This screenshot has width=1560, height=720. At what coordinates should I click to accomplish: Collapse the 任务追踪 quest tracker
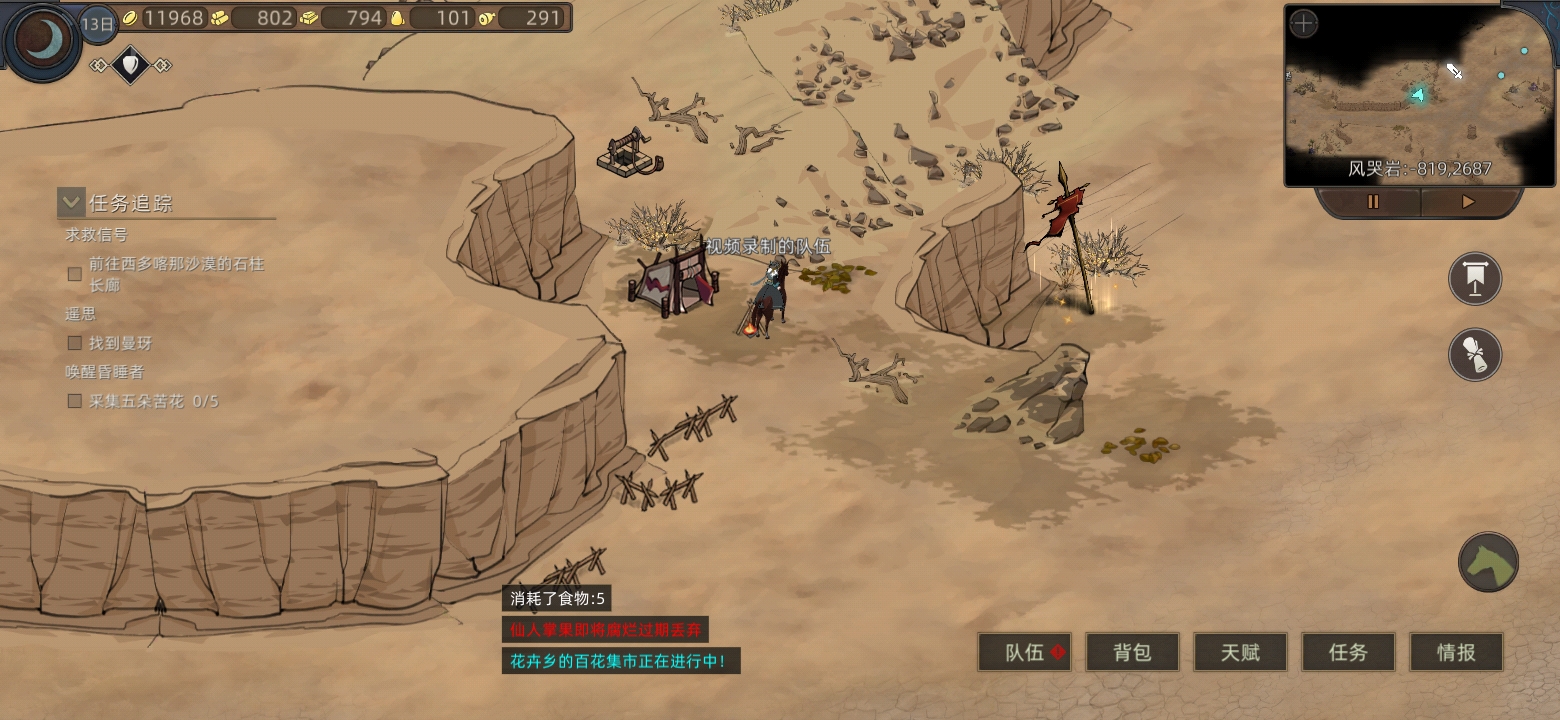70,202
